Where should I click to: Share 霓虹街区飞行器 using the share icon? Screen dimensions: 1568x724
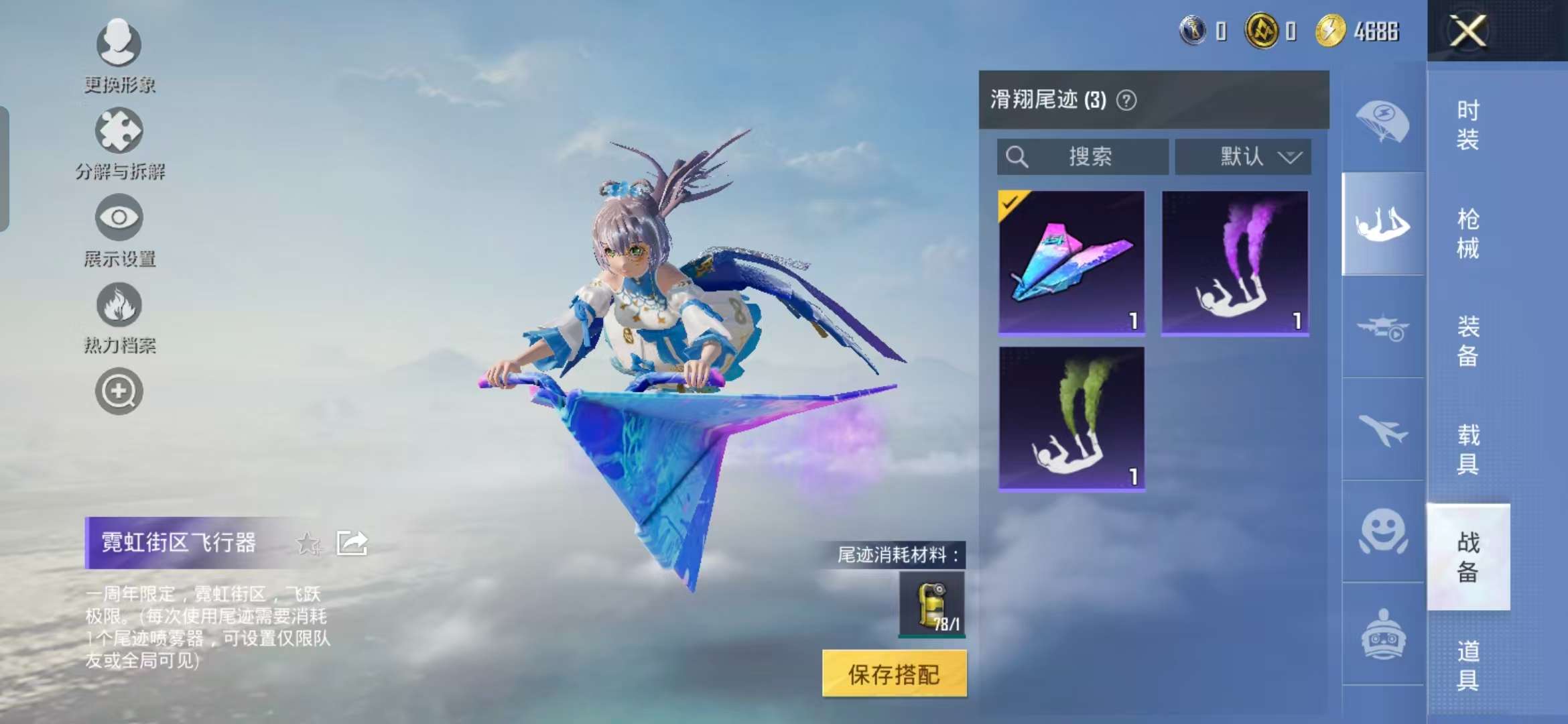352,542
